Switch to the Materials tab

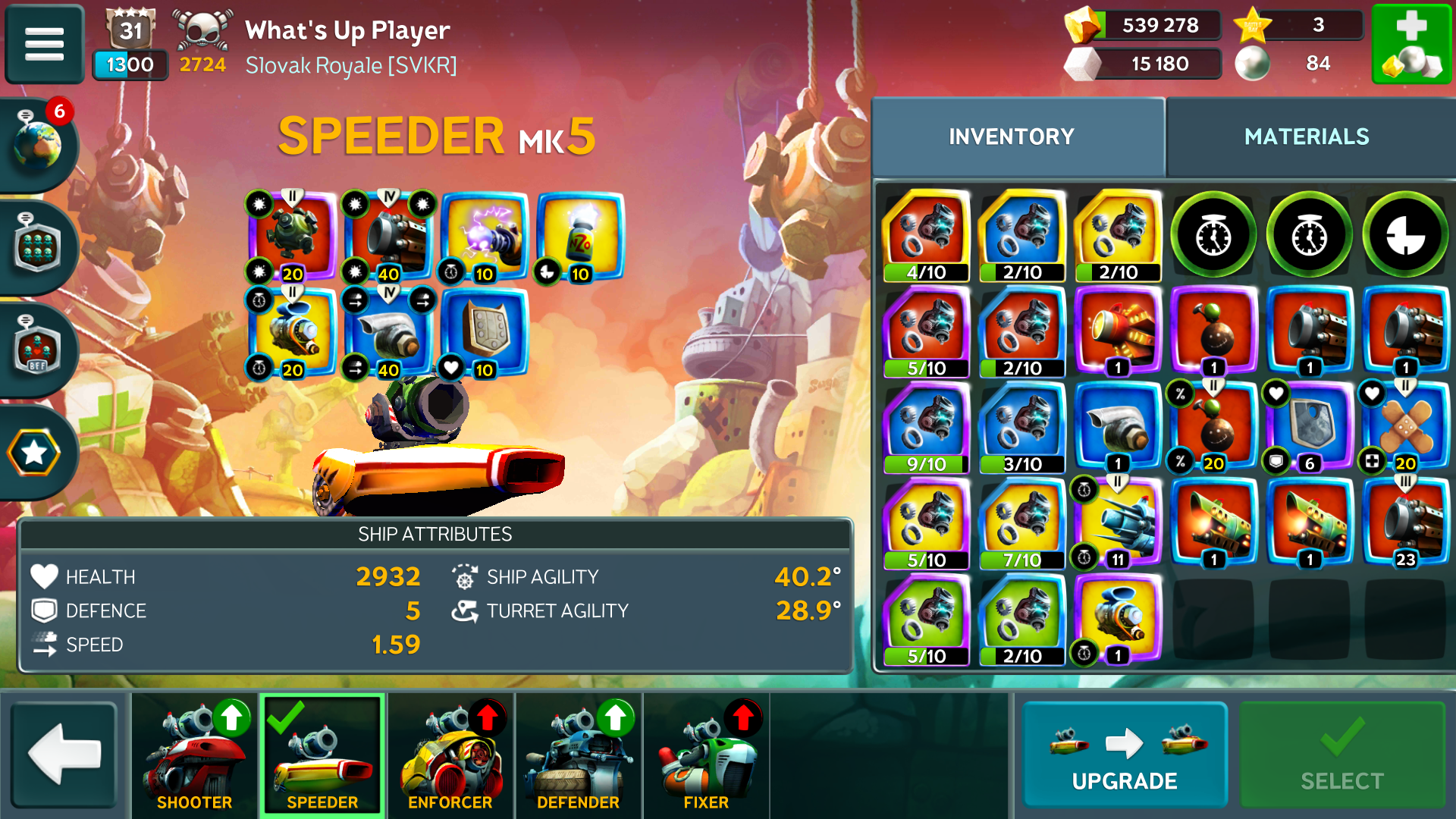coord(1307,136)
